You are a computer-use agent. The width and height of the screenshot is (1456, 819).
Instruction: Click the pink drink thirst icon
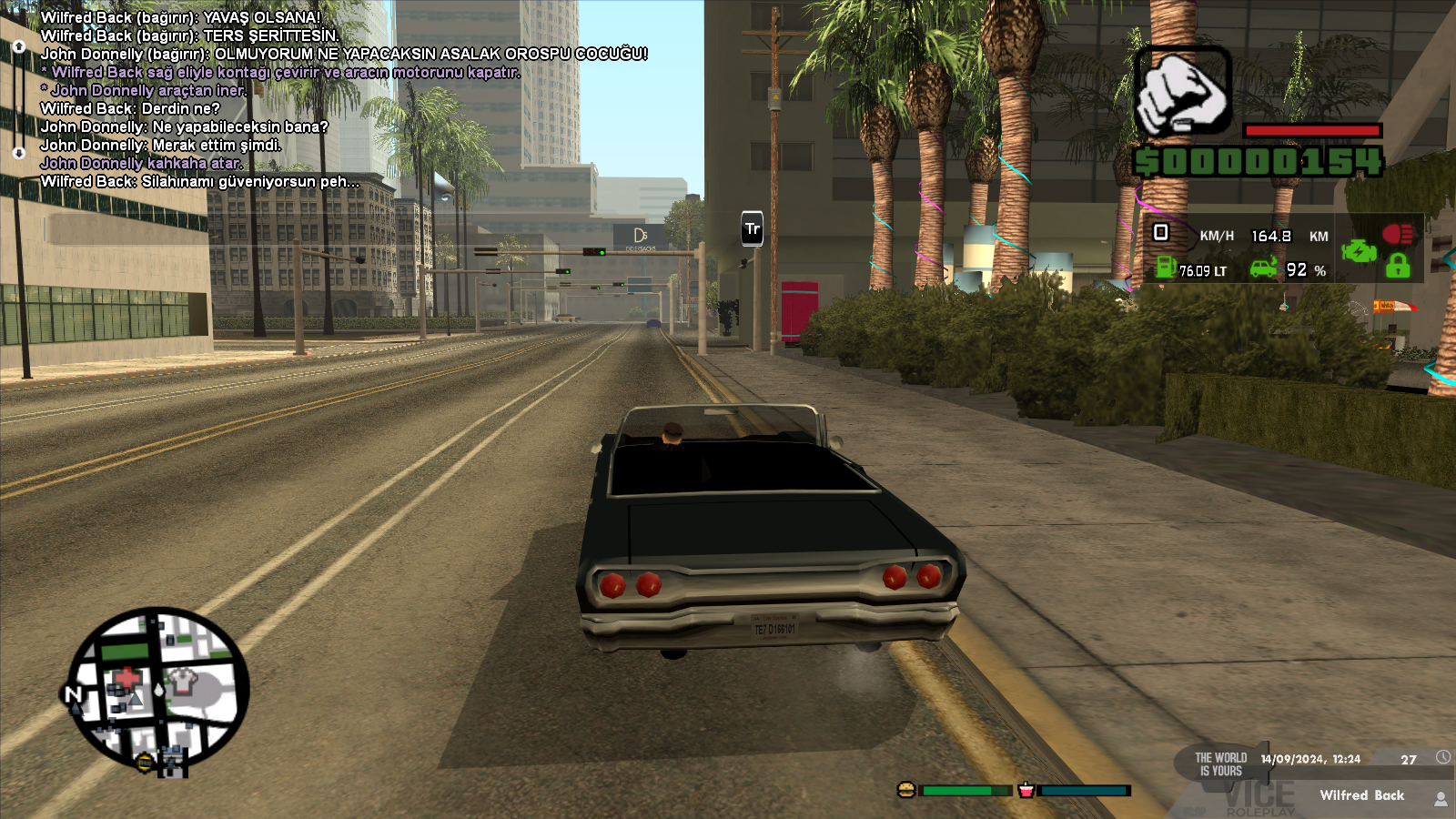click(1026, 790)
